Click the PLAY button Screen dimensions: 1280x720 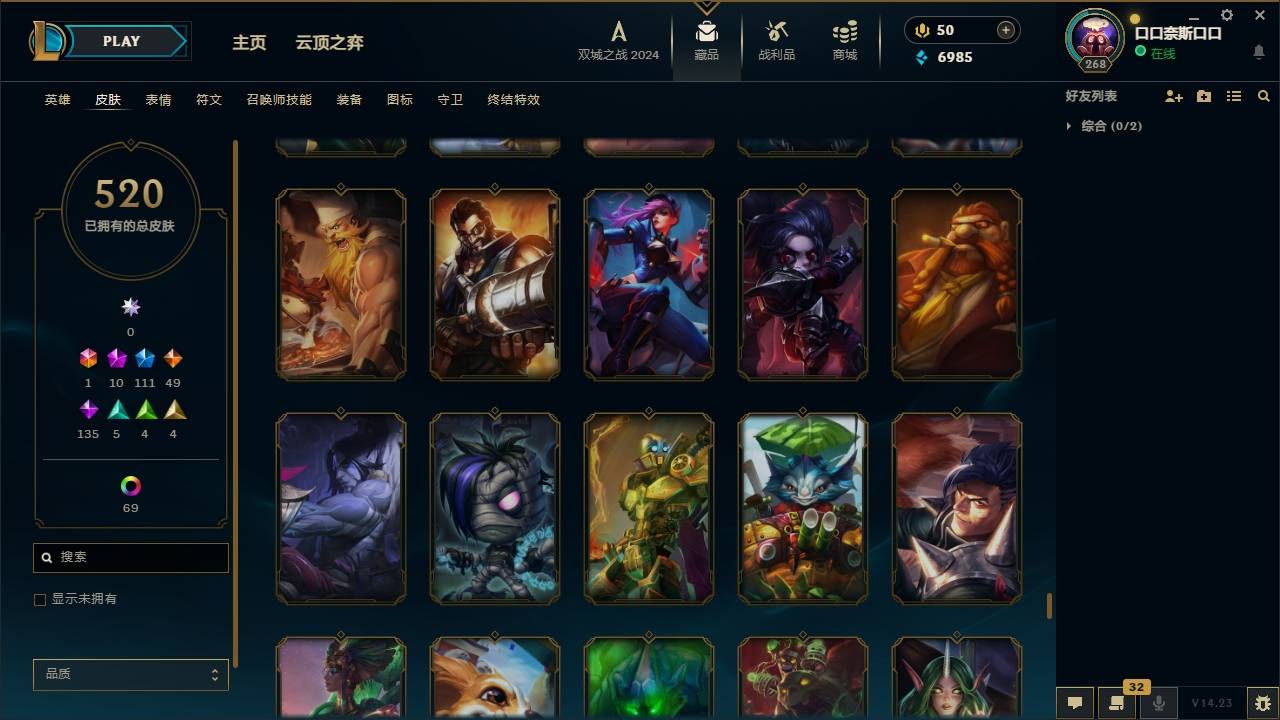click(x=120, y=41)
